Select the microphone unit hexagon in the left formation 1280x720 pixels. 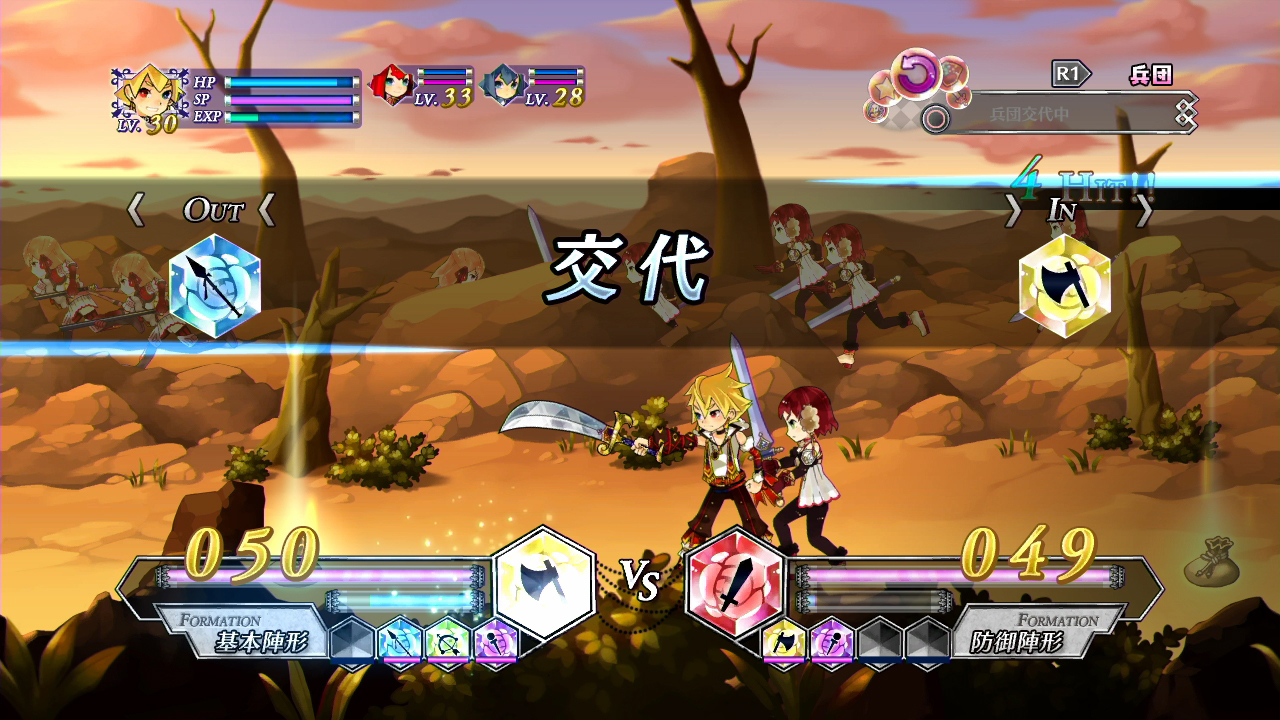coord(496,643)
